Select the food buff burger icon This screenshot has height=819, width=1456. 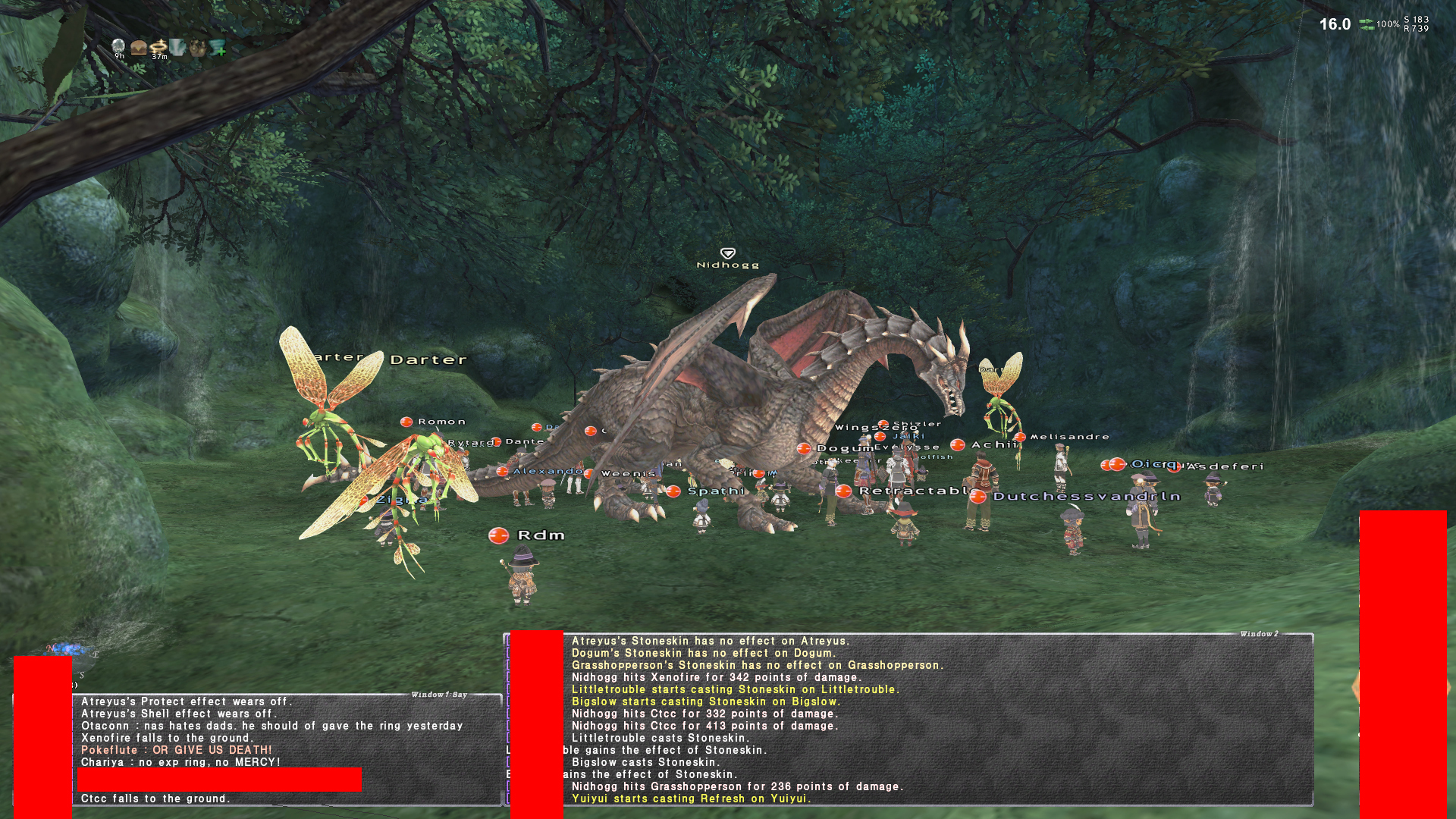139,48
